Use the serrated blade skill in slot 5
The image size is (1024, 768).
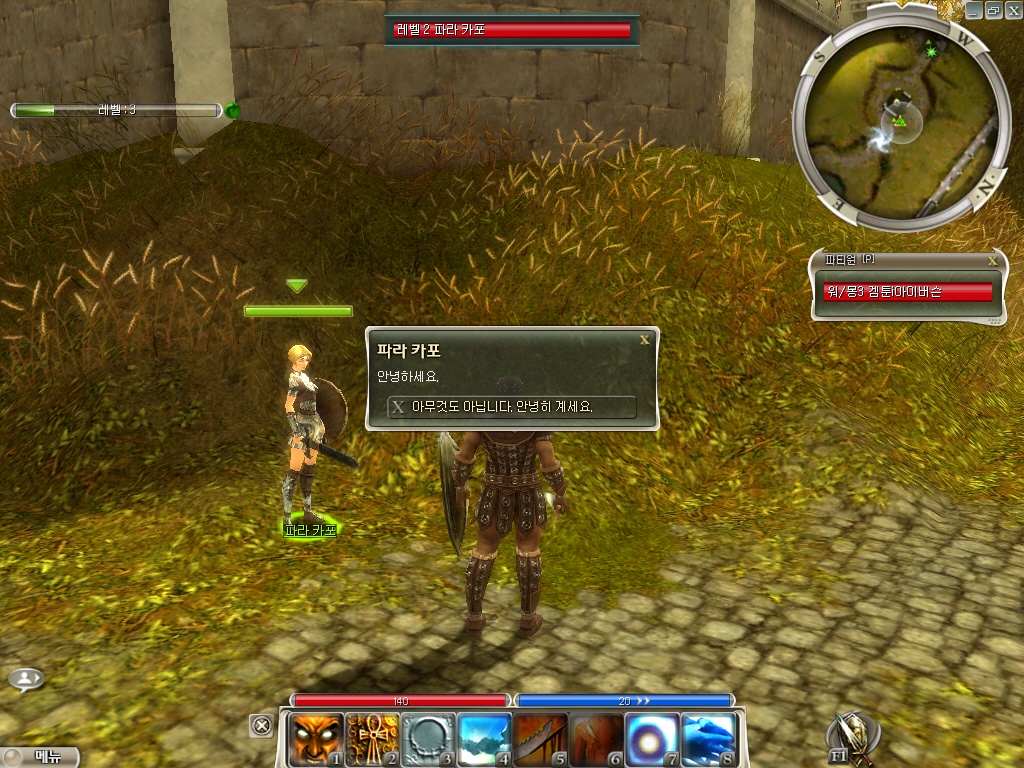[x=541, y=738]
